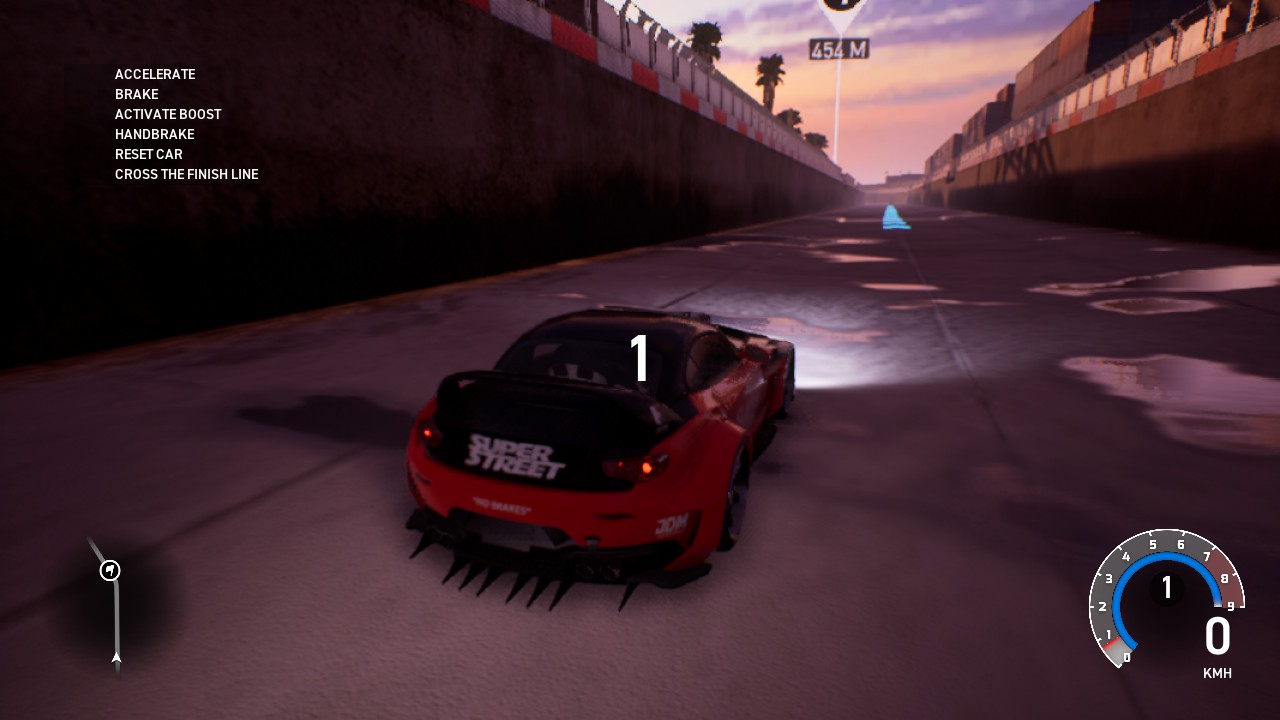Click the player arrow on the minimap
The image size is (1280, 720).
(117, 657)
